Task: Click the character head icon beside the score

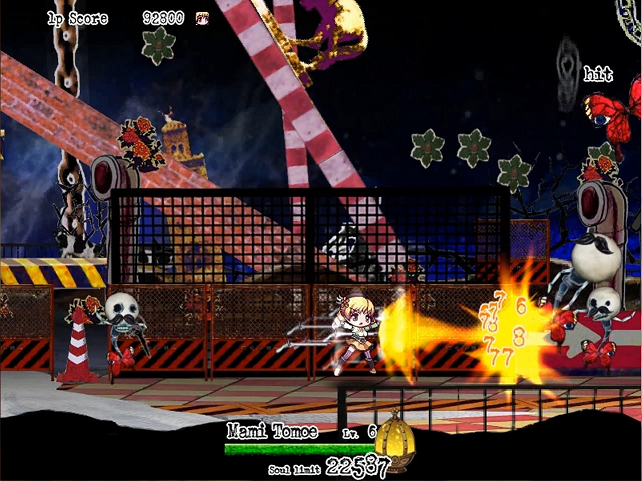Action: [203, 18]
